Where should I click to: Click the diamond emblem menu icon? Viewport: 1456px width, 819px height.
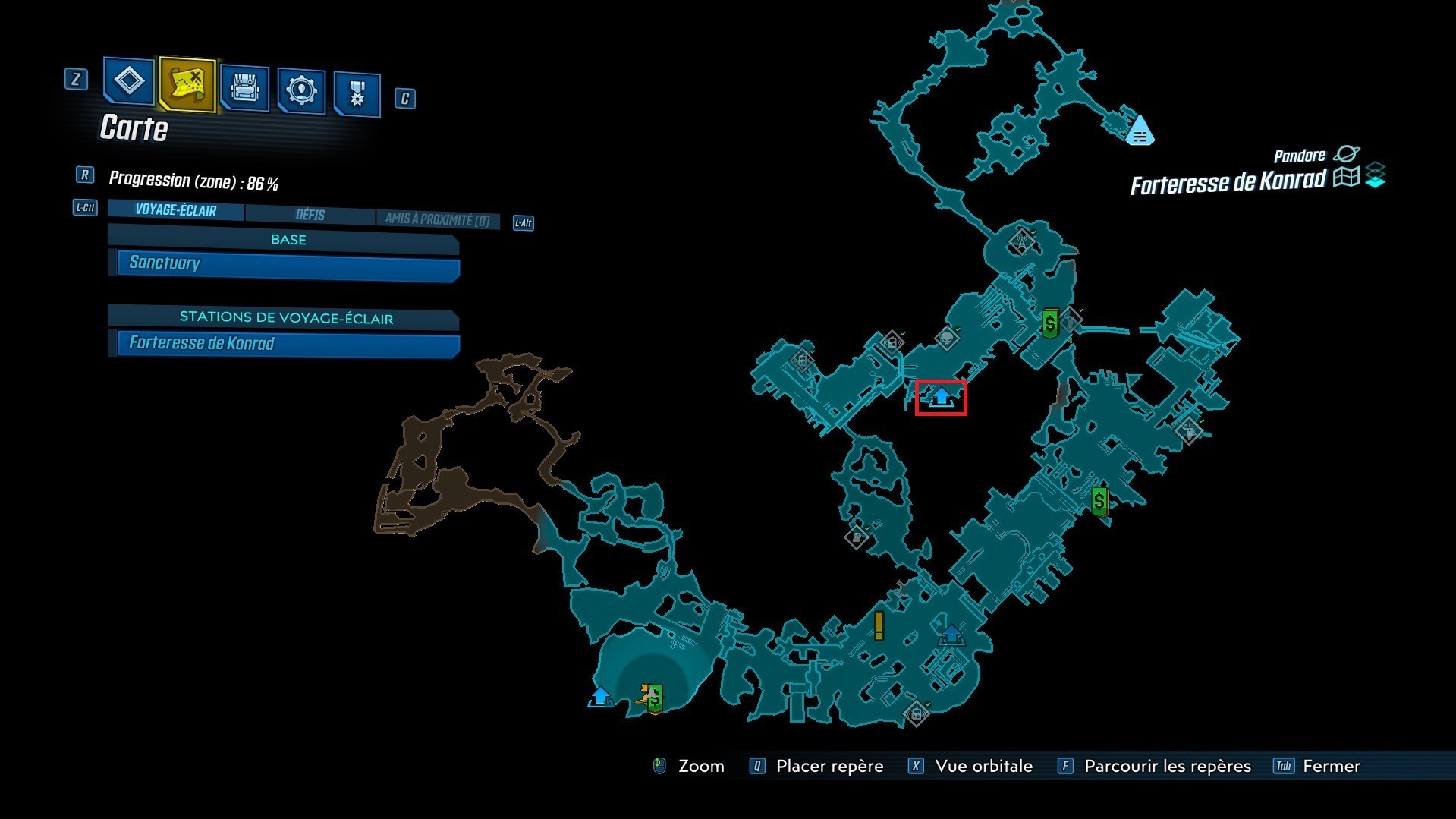[x=128, y=83]
